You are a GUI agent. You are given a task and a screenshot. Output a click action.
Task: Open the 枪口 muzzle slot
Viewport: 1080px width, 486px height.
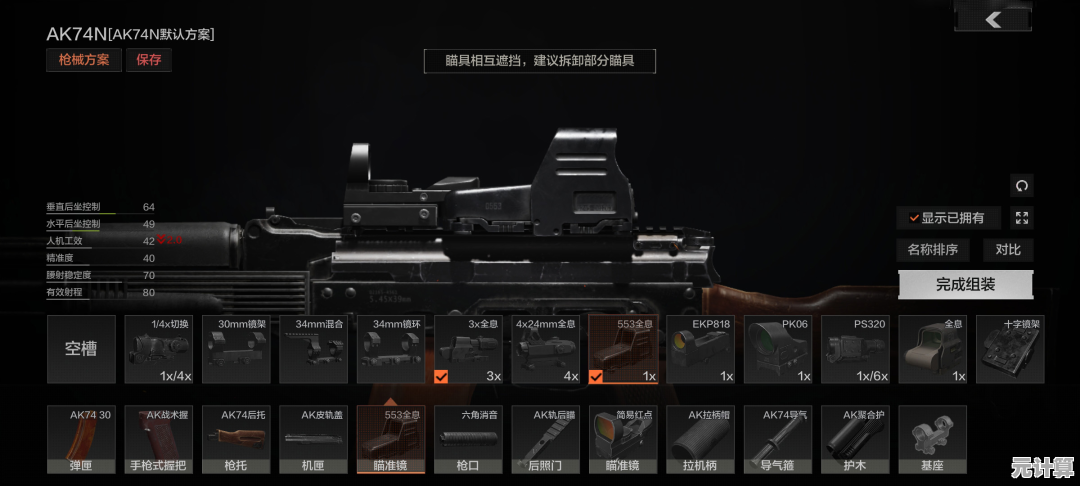click(468, 439)
